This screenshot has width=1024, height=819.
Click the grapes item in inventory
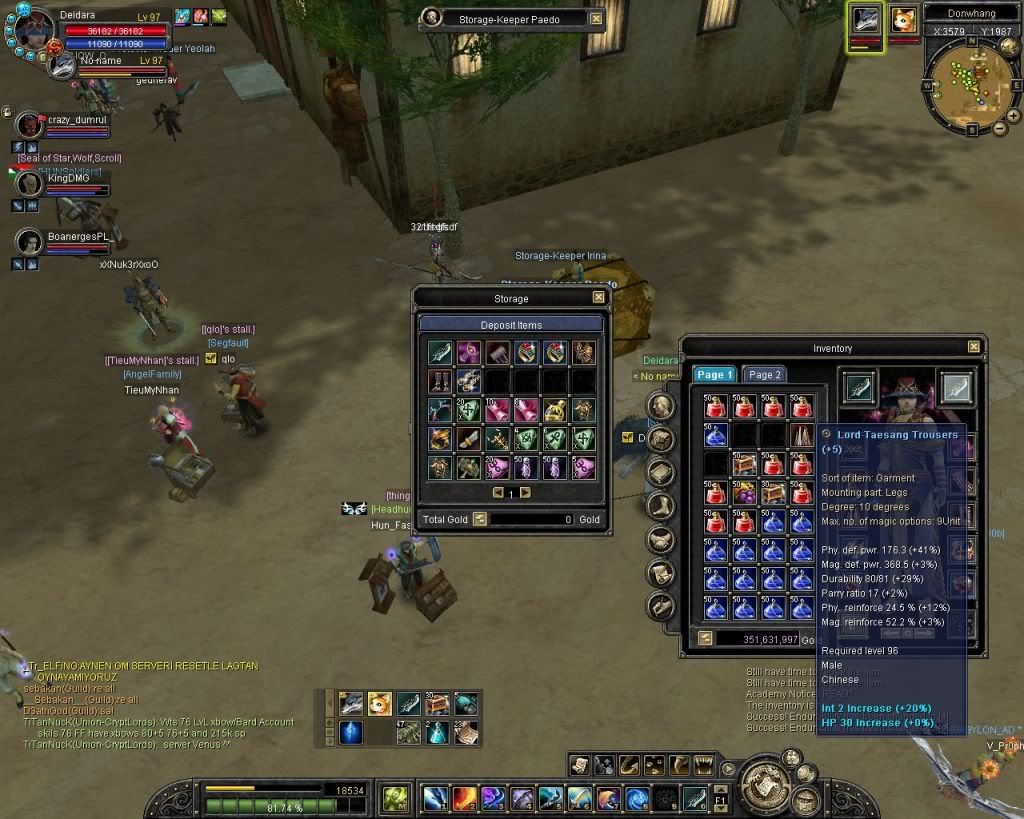(x=743, y=492)
